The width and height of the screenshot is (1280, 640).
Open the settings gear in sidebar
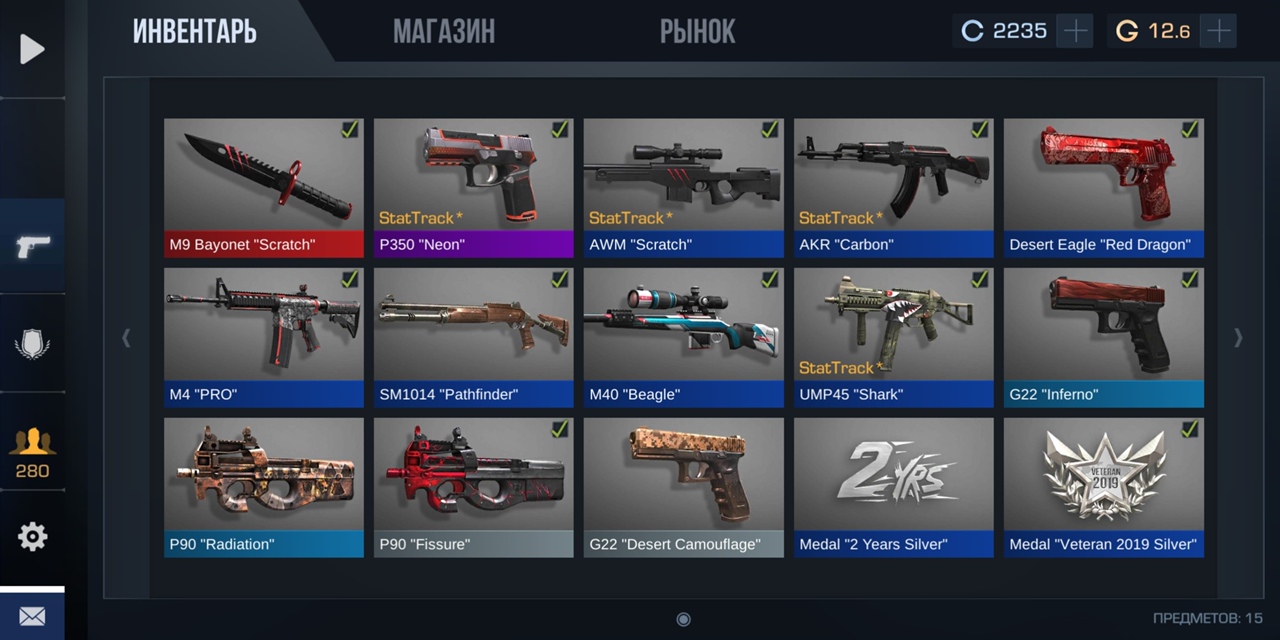[x=32, y=537]
